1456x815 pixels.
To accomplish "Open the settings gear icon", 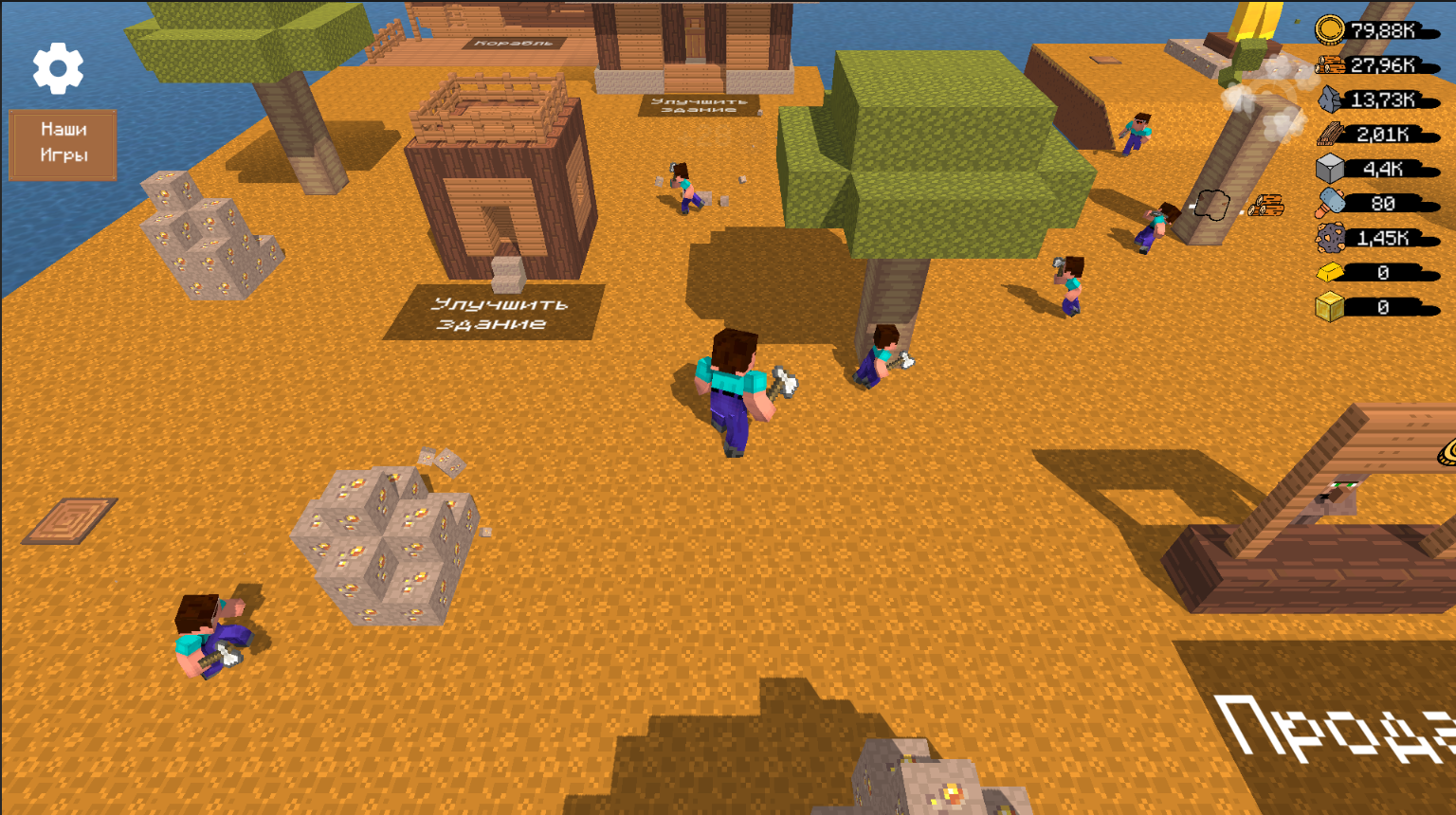I will (59, 69).
